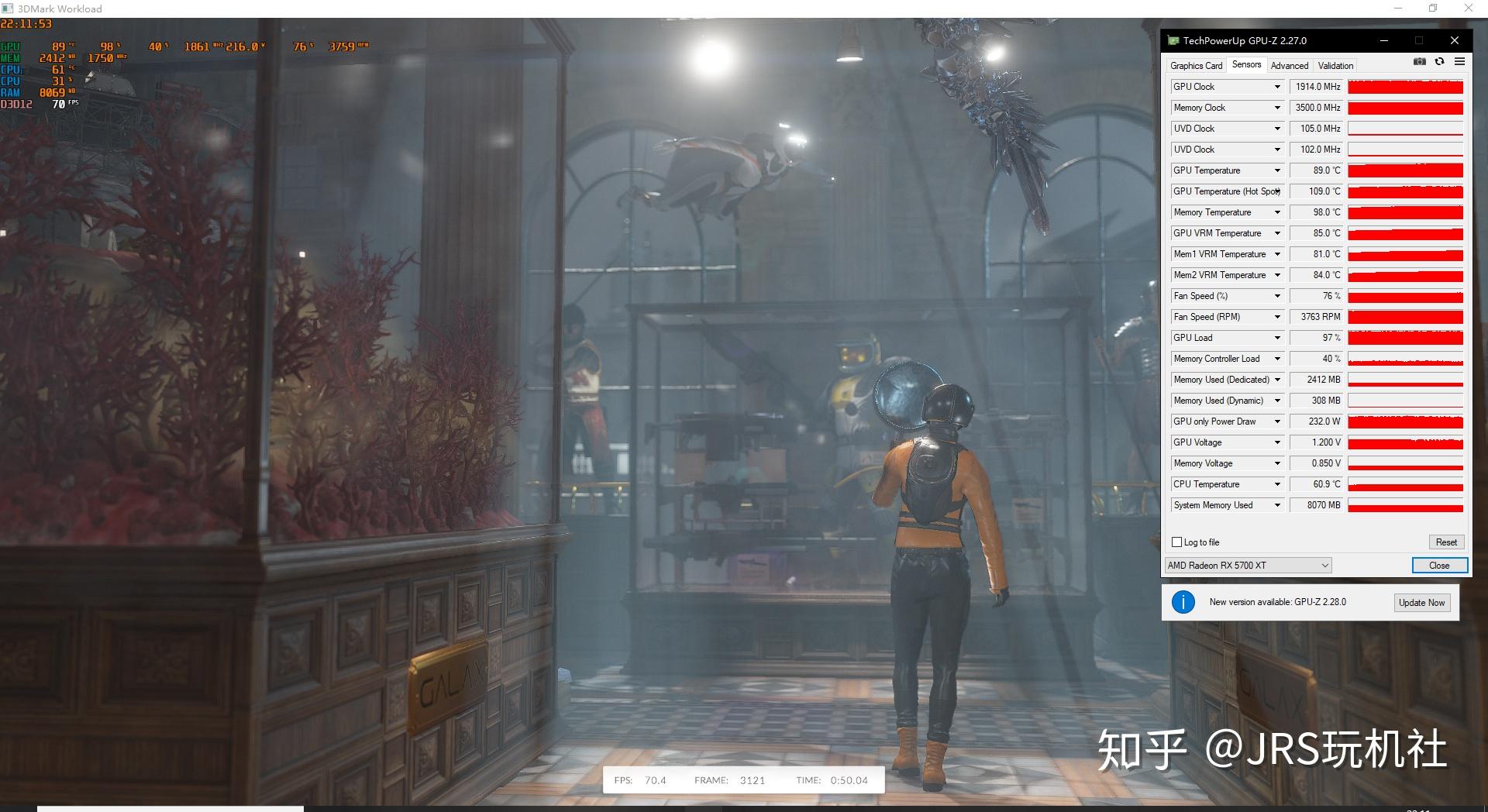Switch to GPU-Z Graphics Card tab
This screenshot has height=812, width=1488.
pos(1196,66)
